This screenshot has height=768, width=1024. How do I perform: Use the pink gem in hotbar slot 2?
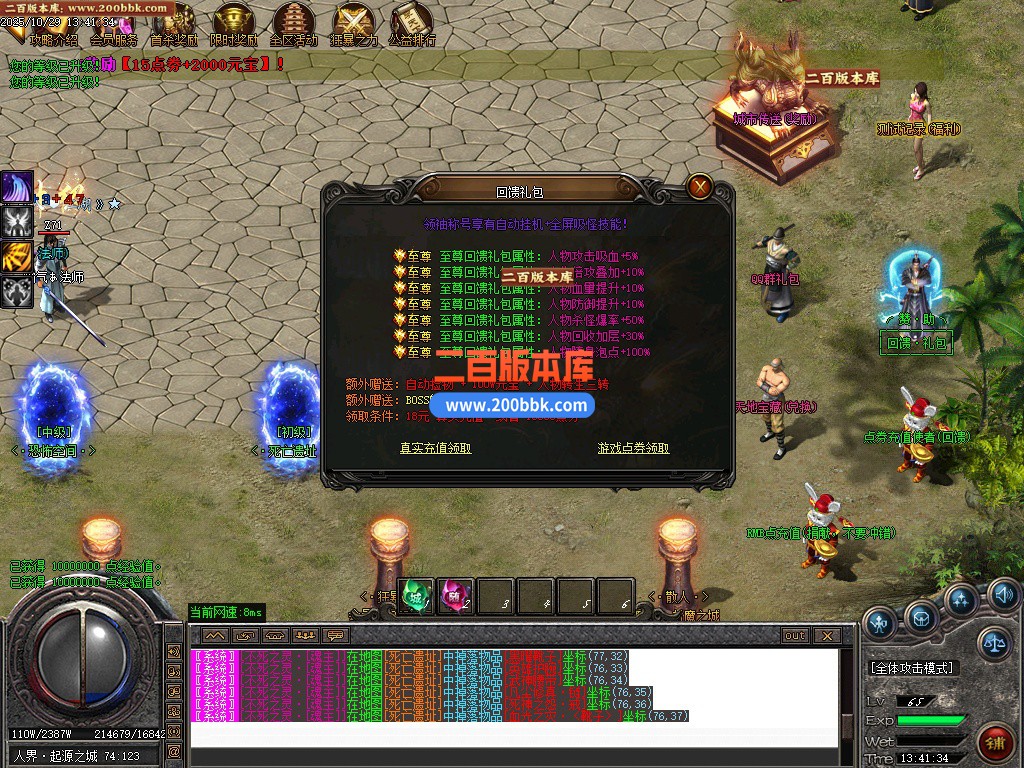pos(456,596)
